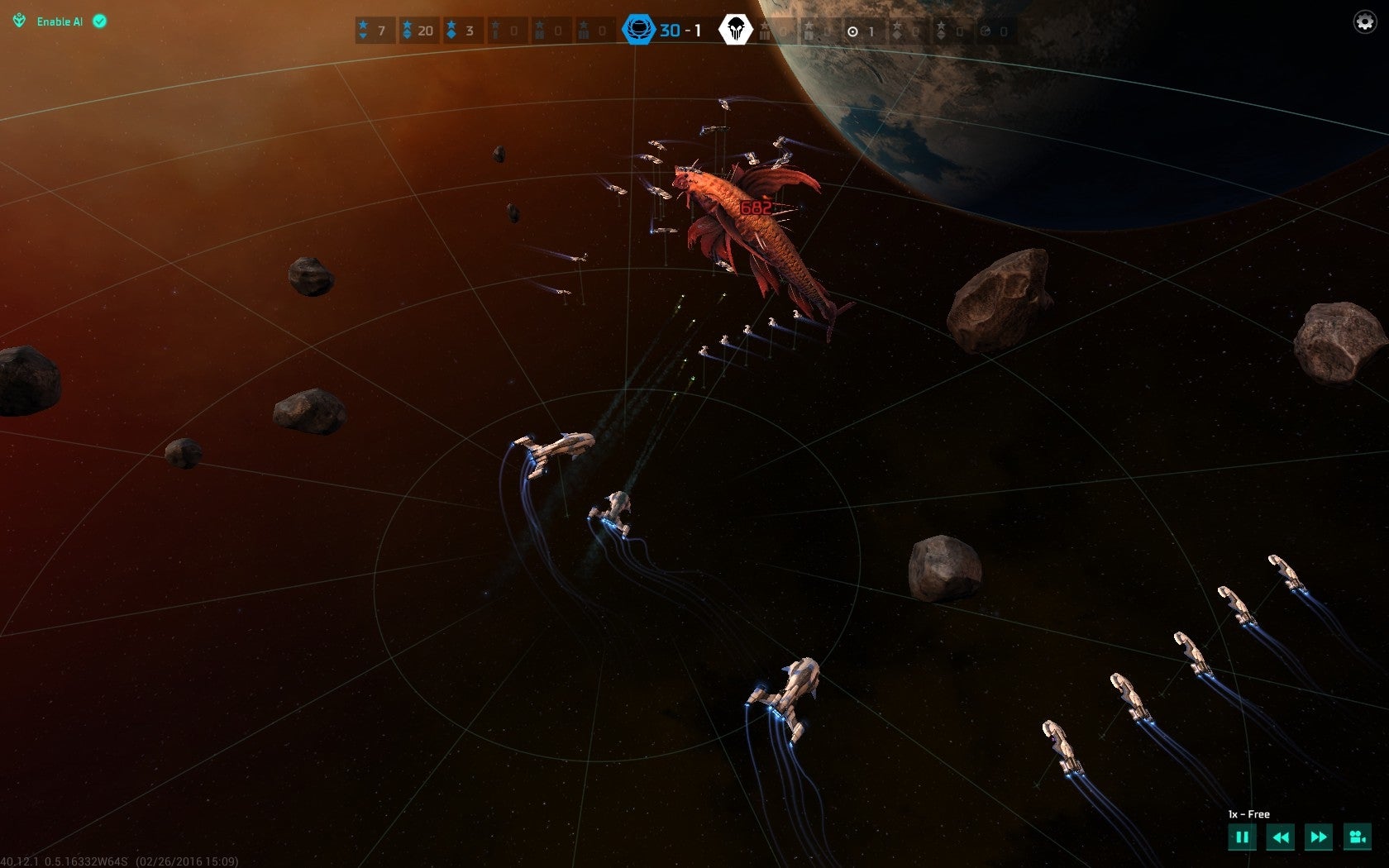The height and width of the screenshot is (868, 1389).
Task: Click the blue fleet group showing 7 ships
Action: [374, 31]
